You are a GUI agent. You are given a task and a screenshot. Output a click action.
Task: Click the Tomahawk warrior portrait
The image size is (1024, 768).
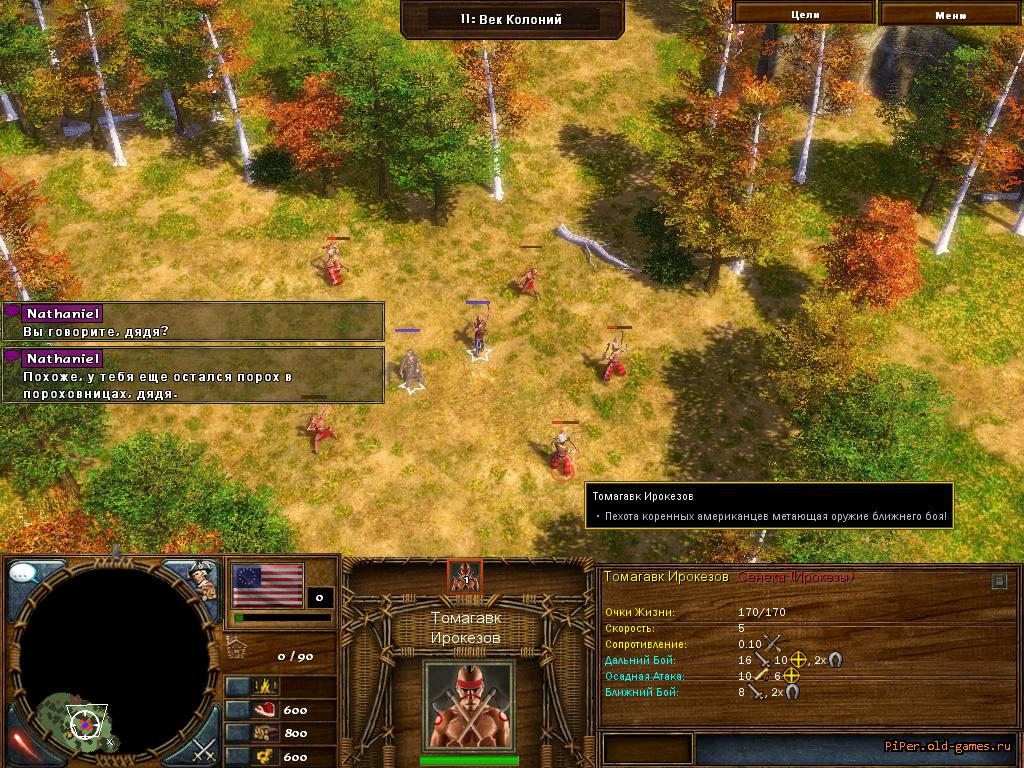tap(469, 704)
